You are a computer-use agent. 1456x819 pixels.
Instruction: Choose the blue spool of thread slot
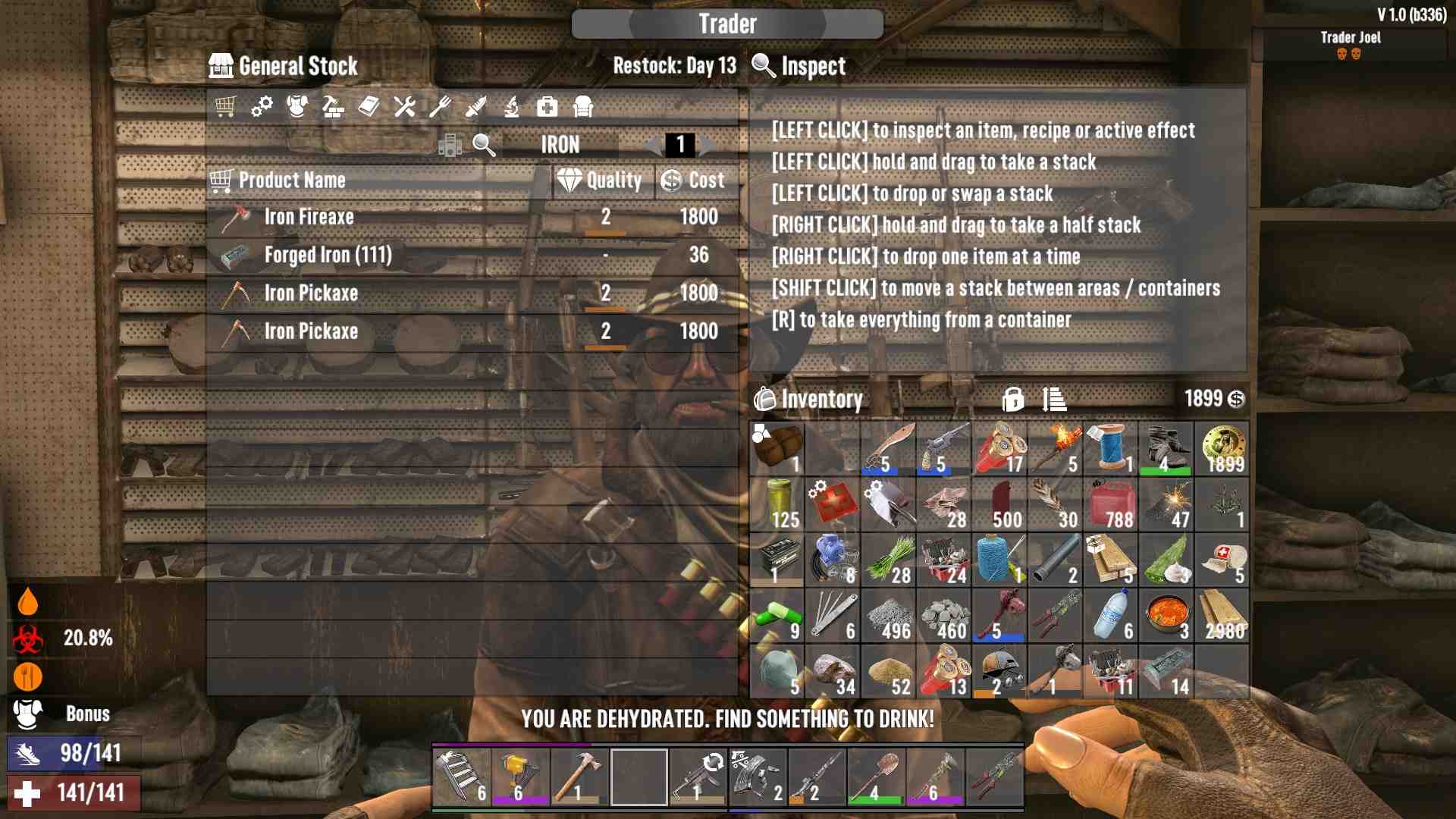(x=1110, y=449)
